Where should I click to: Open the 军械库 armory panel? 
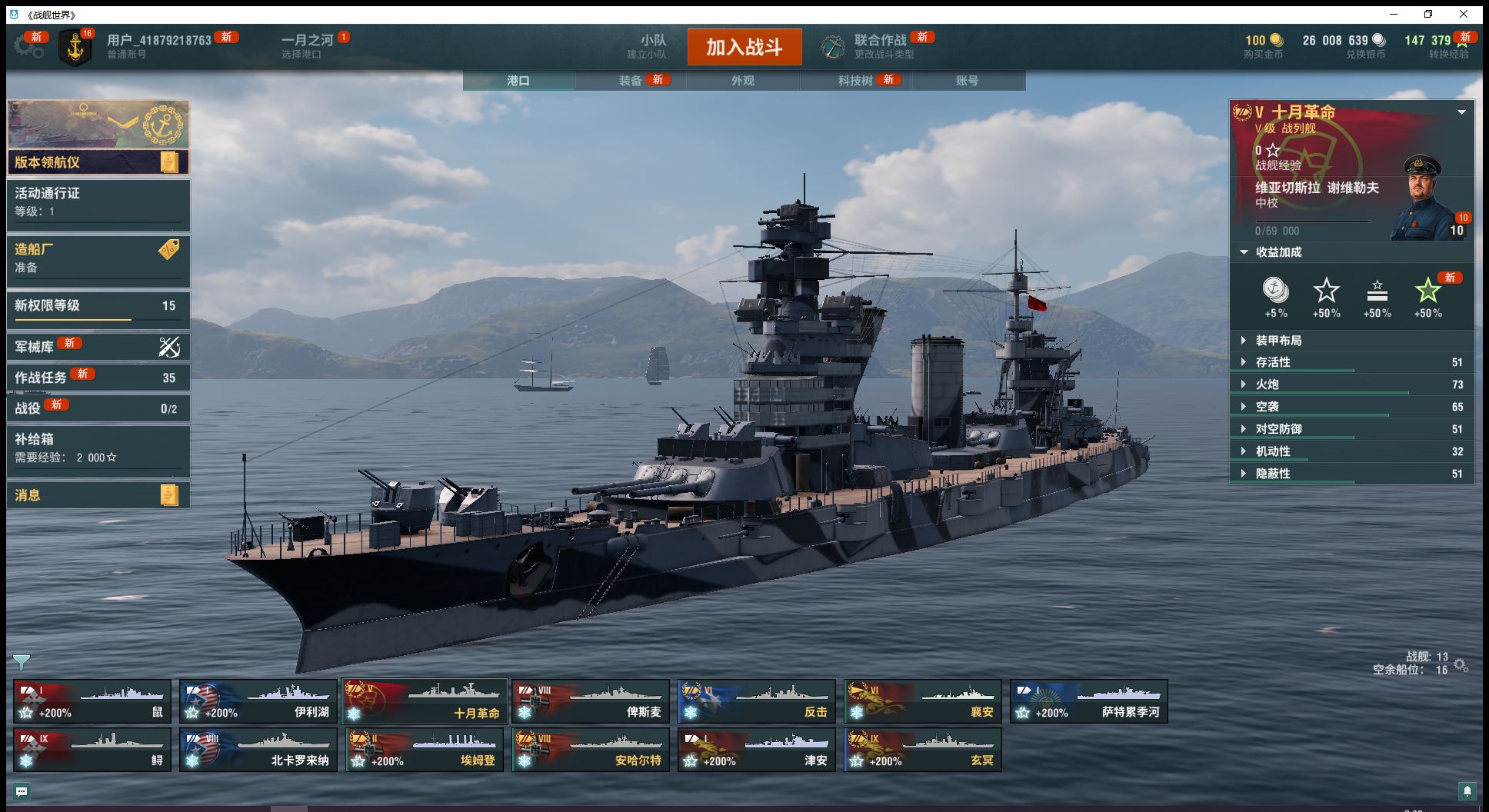point(98,347)
